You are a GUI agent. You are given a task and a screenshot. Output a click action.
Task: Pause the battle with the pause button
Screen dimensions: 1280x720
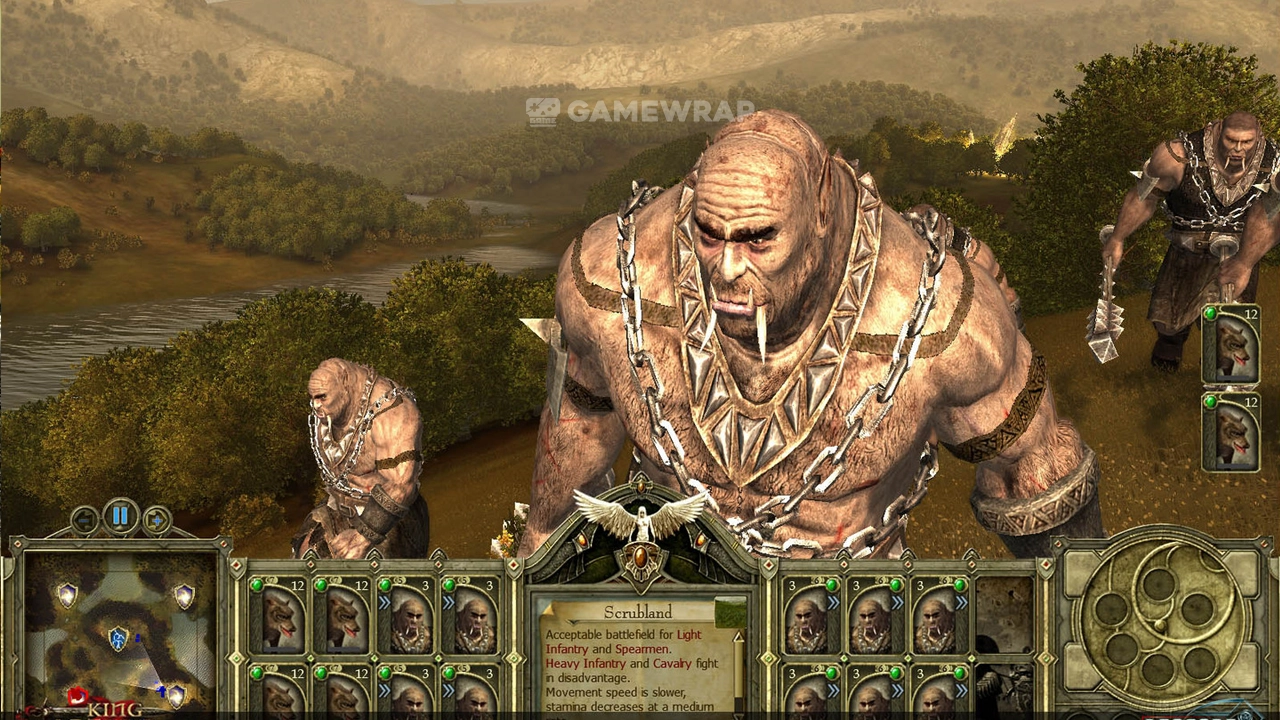tap(121, 517)
